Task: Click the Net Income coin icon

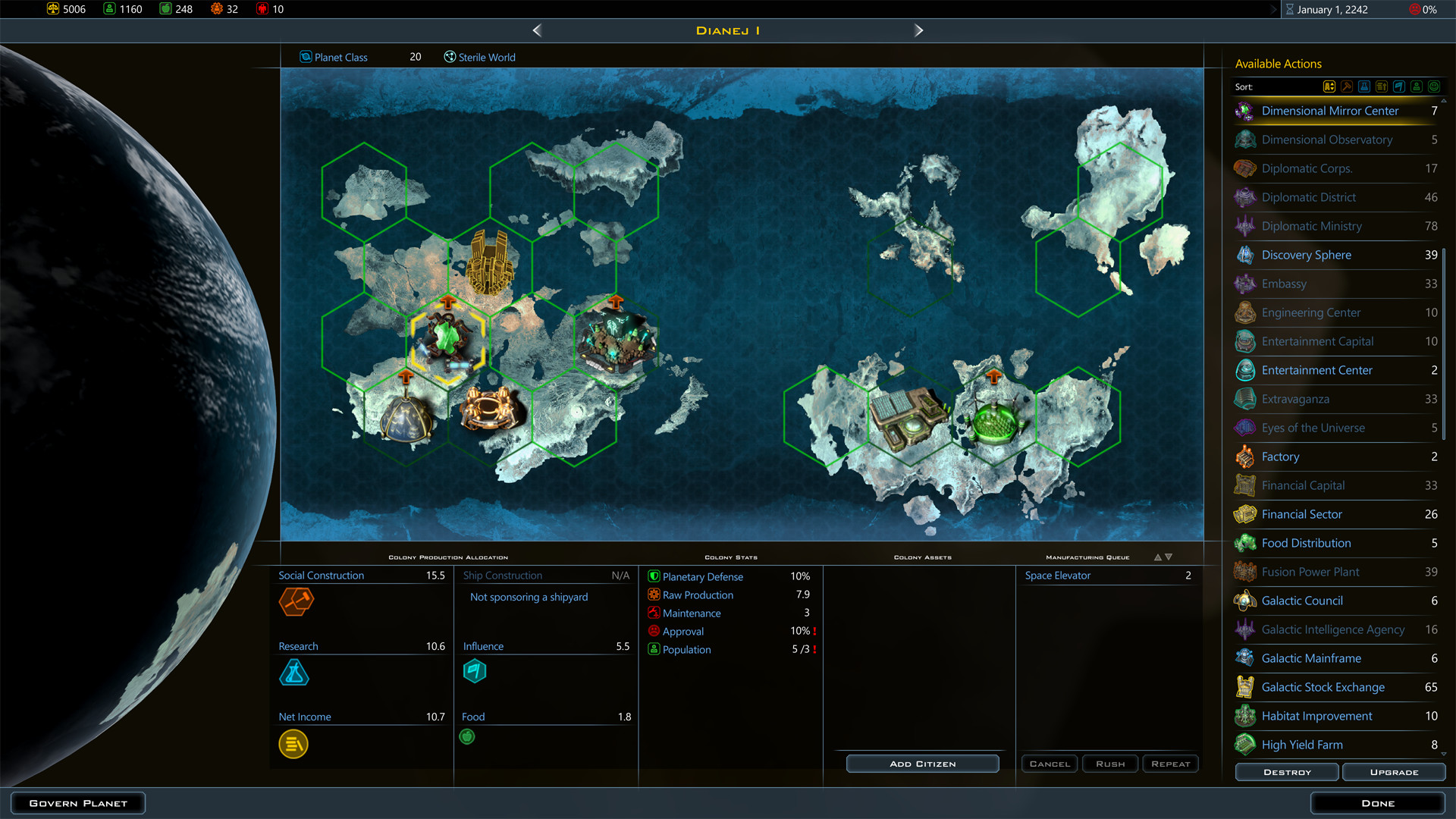Action: (x=293, y=744)
